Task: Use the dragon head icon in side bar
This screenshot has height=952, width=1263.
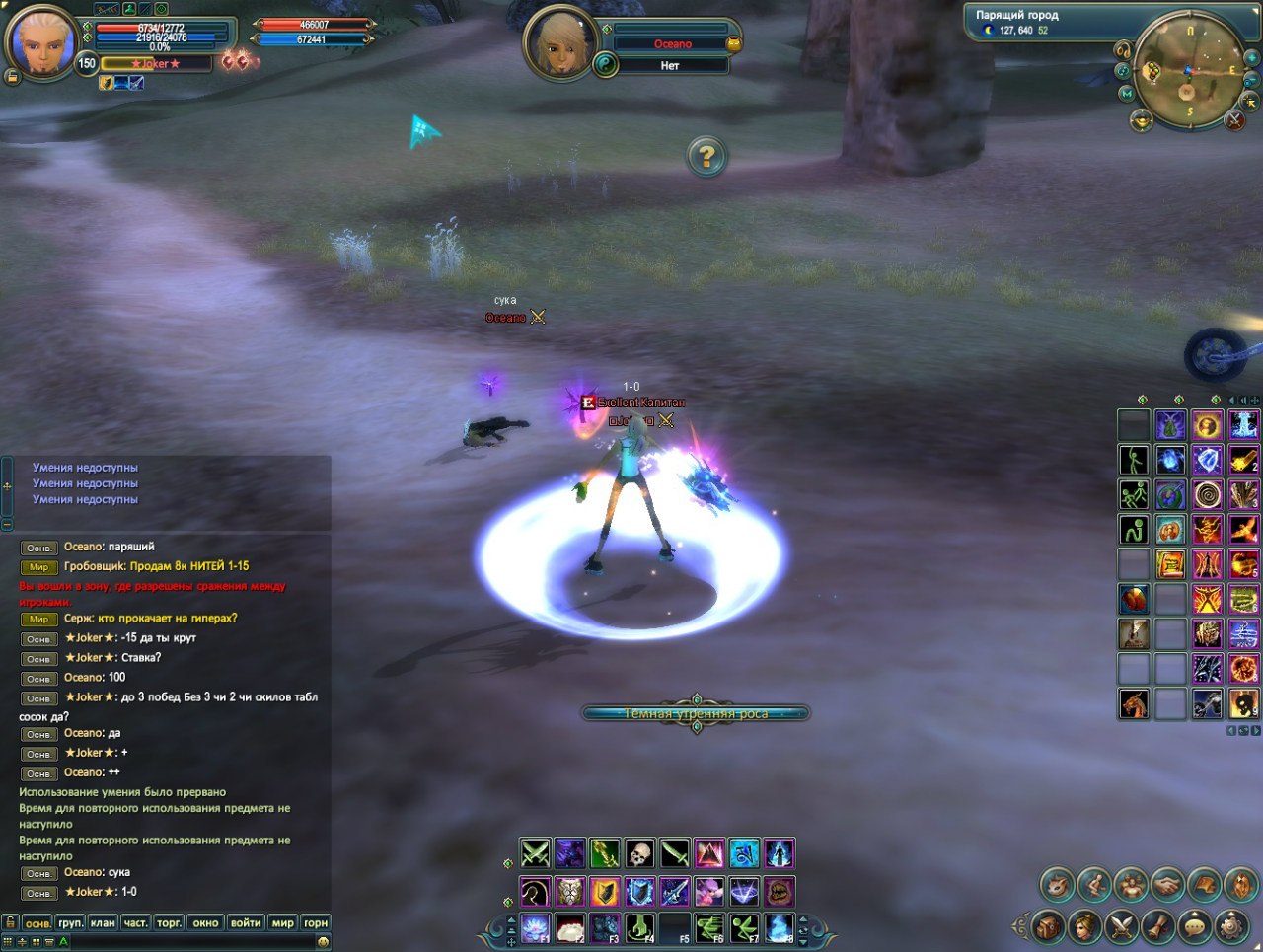Action: (x=1134, y=703)
